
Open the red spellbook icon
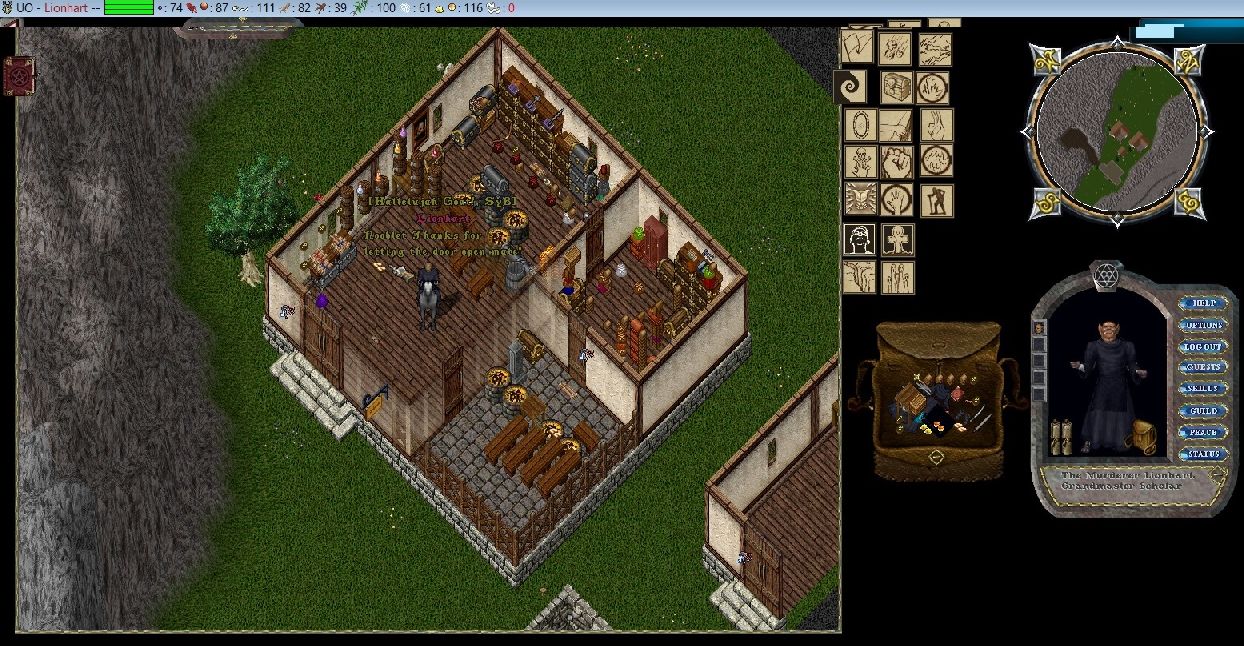19,76
